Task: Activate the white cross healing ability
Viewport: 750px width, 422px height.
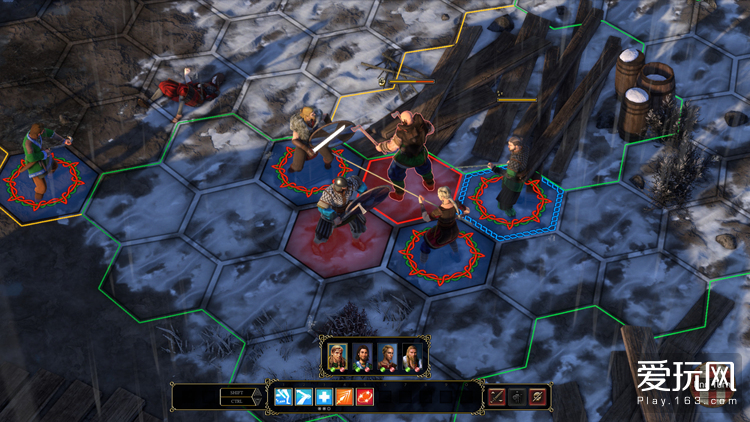Action: 322,397
